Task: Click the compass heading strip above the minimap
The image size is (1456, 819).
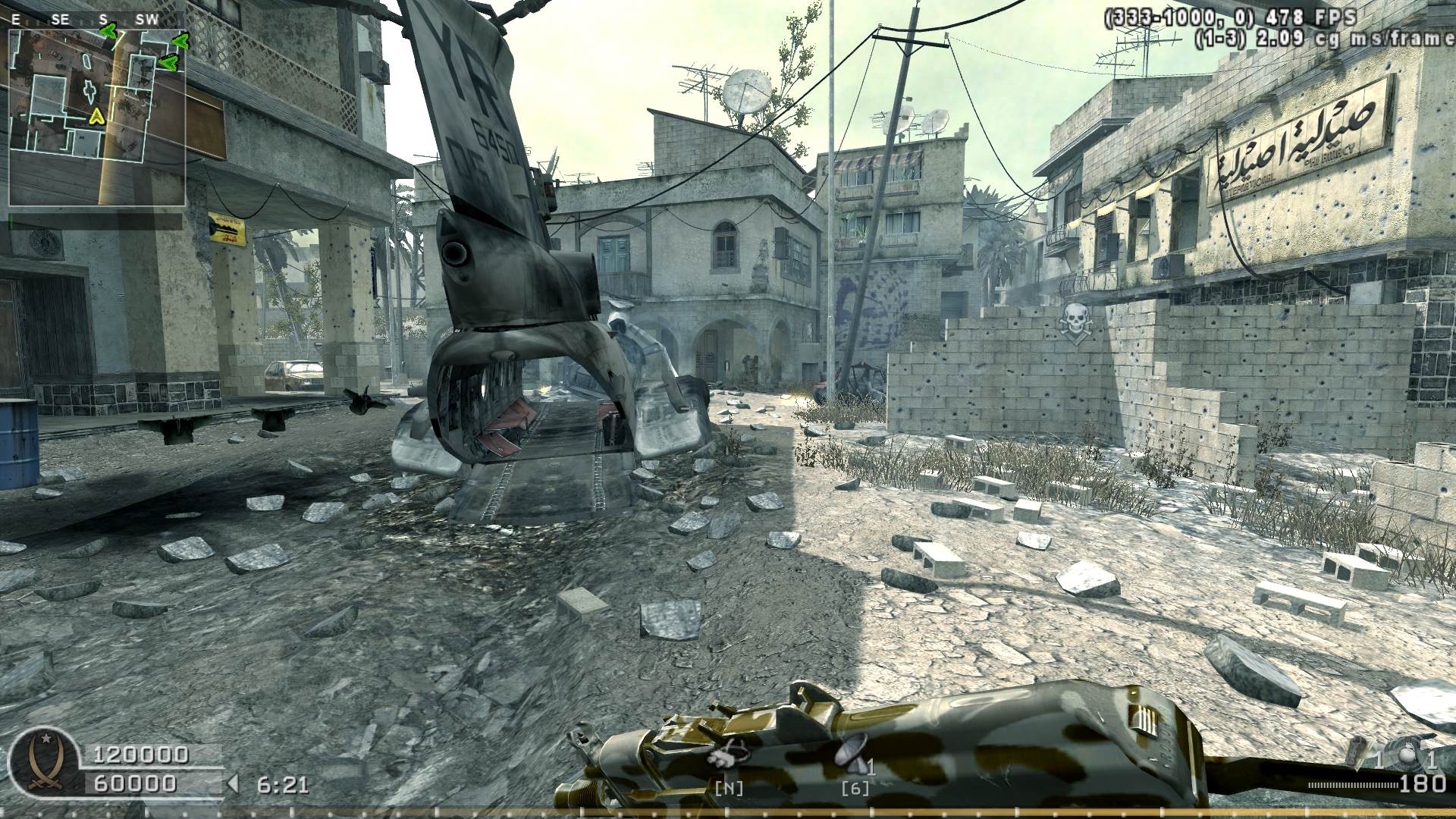Action: click(97, 20)
